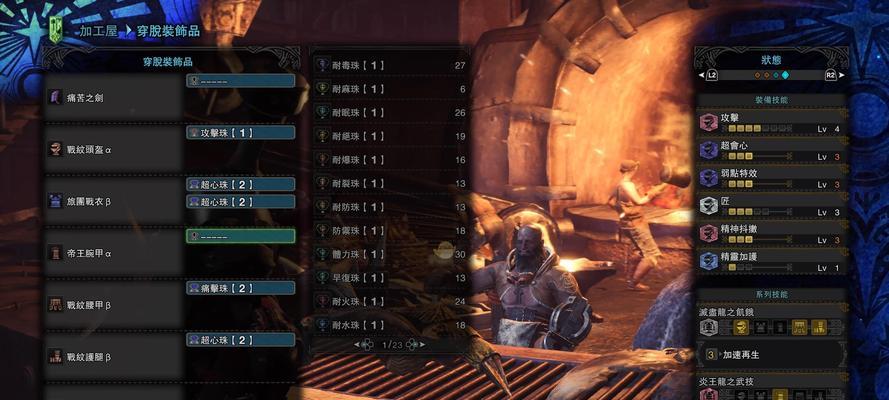This screenshot has height=400, width=889.
Task: Click the 痛擊珠【2】 decoration slot
Action: 241,288
